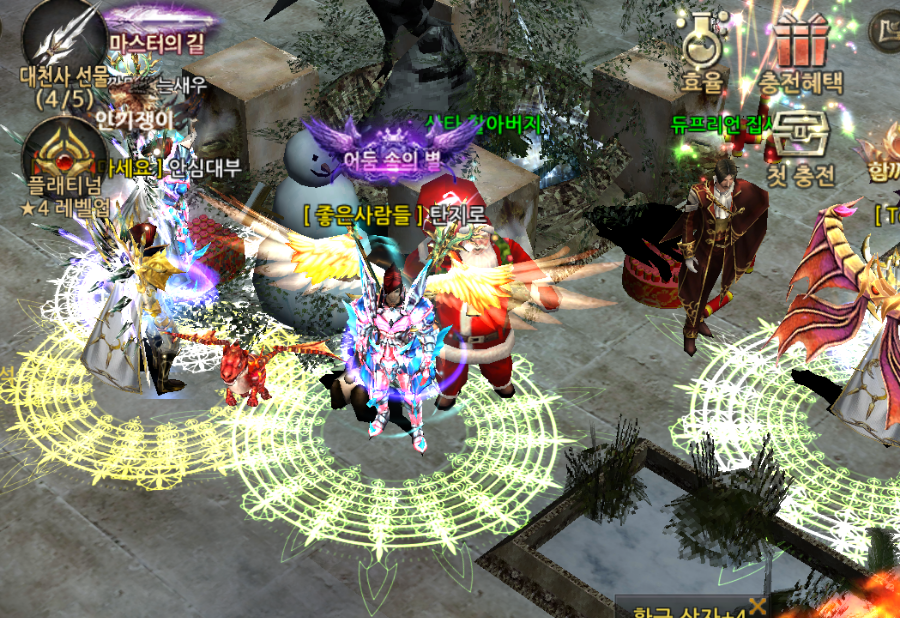This screenshot has width=900, height=618.
Task: Click the round dark button beside 충전혜택
Action: tap(886, 30)
